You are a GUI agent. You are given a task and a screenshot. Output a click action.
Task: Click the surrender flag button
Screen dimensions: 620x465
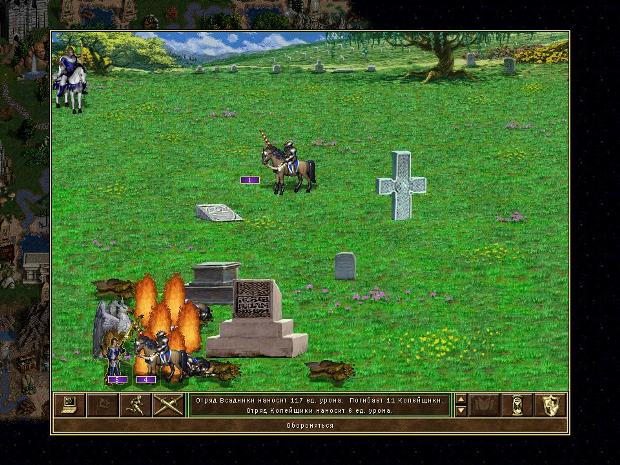tap(101, 405)
